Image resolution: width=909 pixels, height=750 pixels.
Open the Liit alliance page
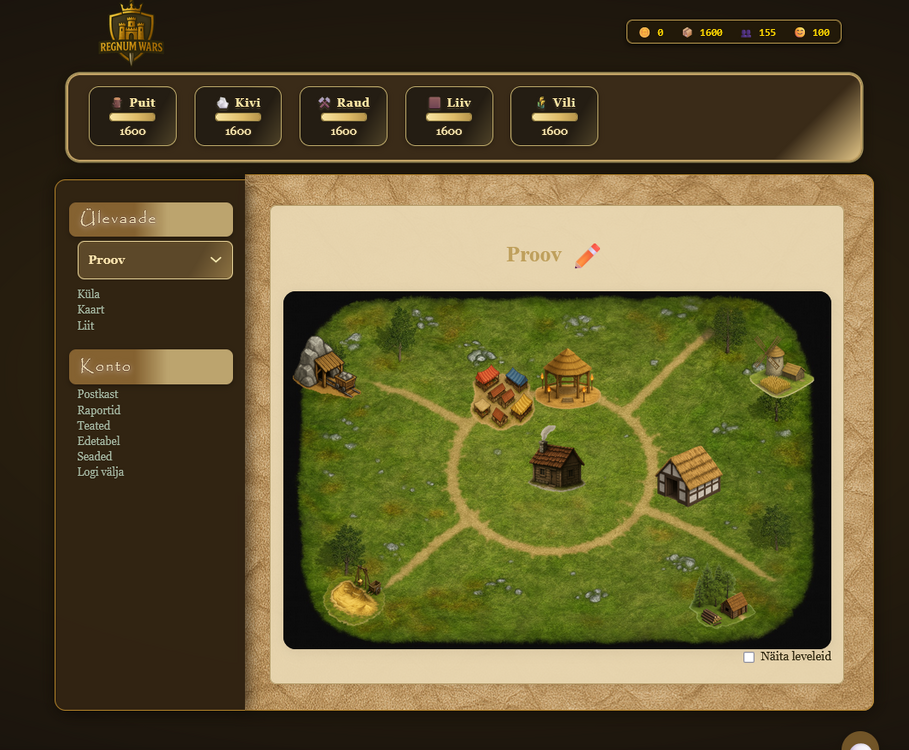[x=86, y=325]
